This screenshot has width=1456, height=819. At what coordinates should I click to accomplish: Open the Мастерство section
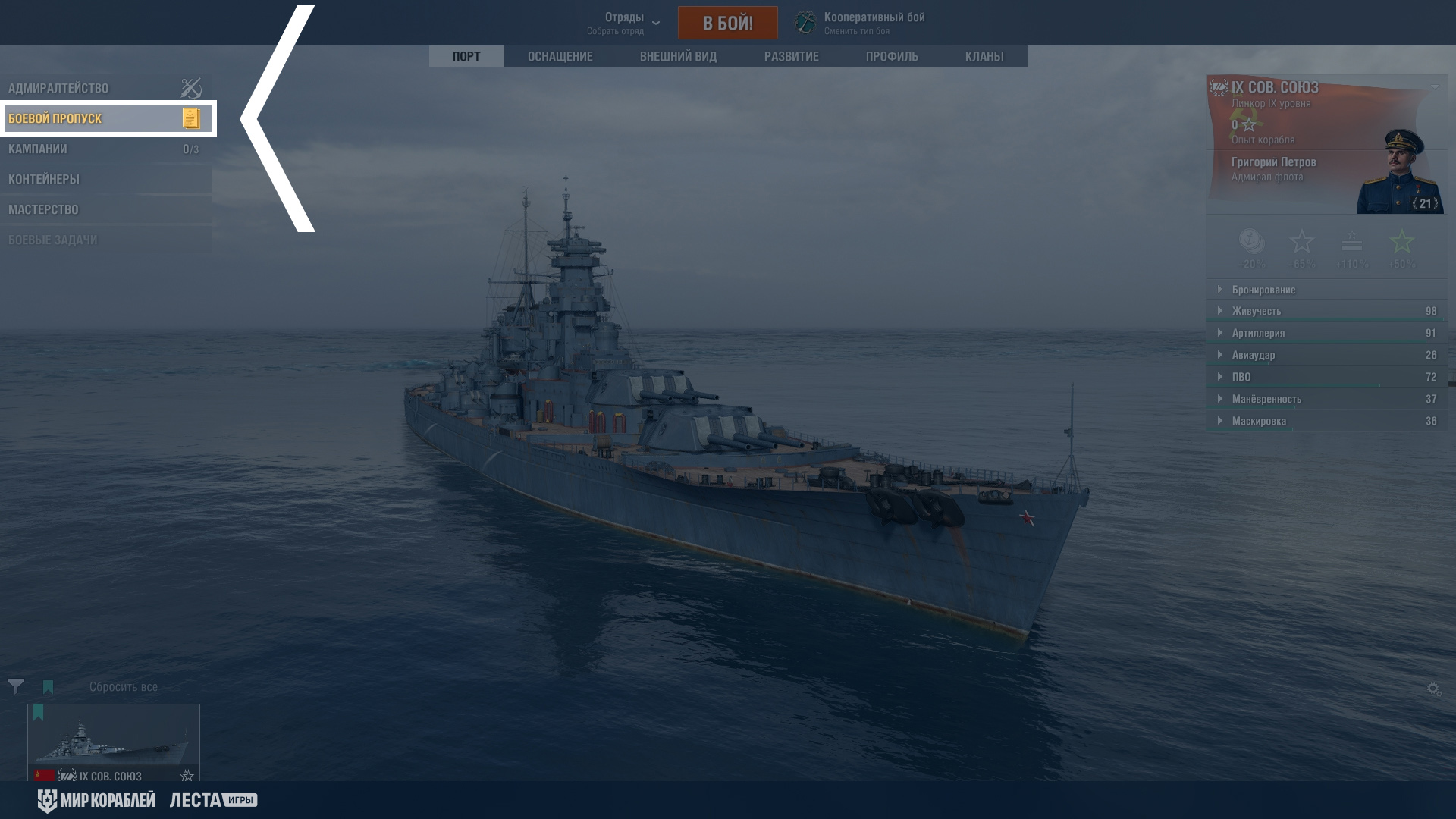(43, 209)
